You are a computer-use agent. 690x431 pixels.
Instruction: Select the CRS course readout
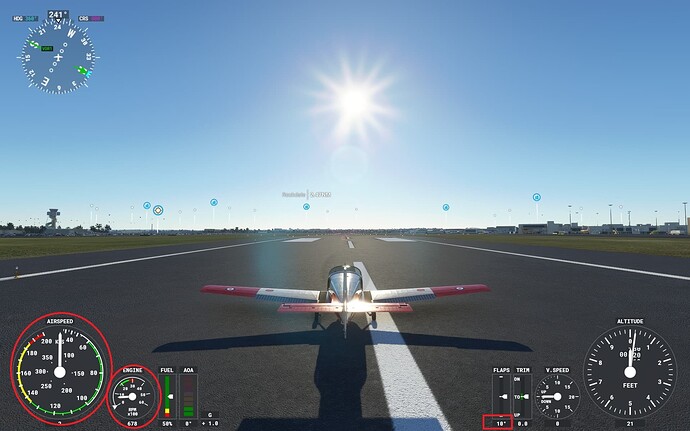point(91,18)
